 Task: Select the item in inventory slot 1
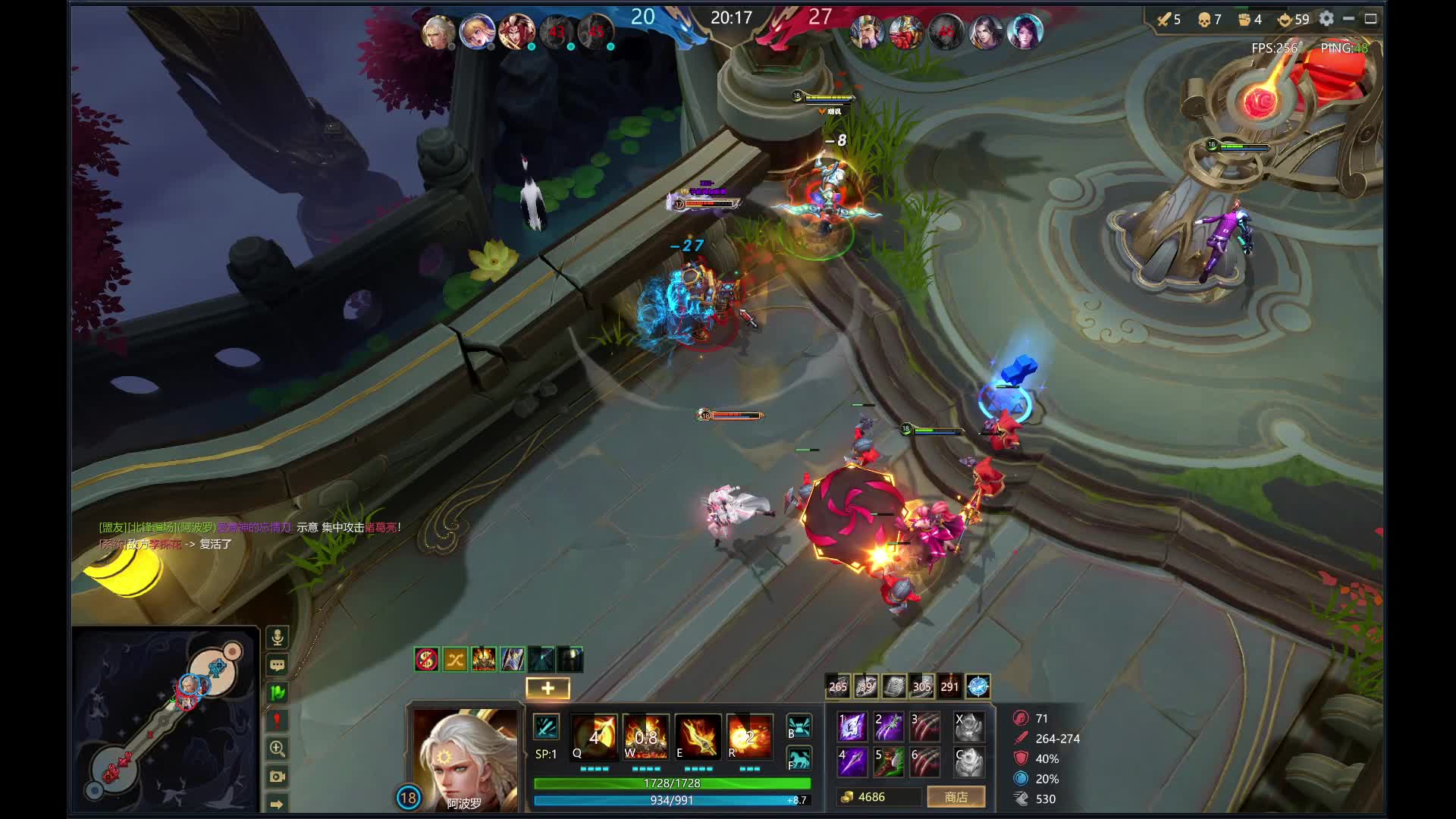[852, 726]
